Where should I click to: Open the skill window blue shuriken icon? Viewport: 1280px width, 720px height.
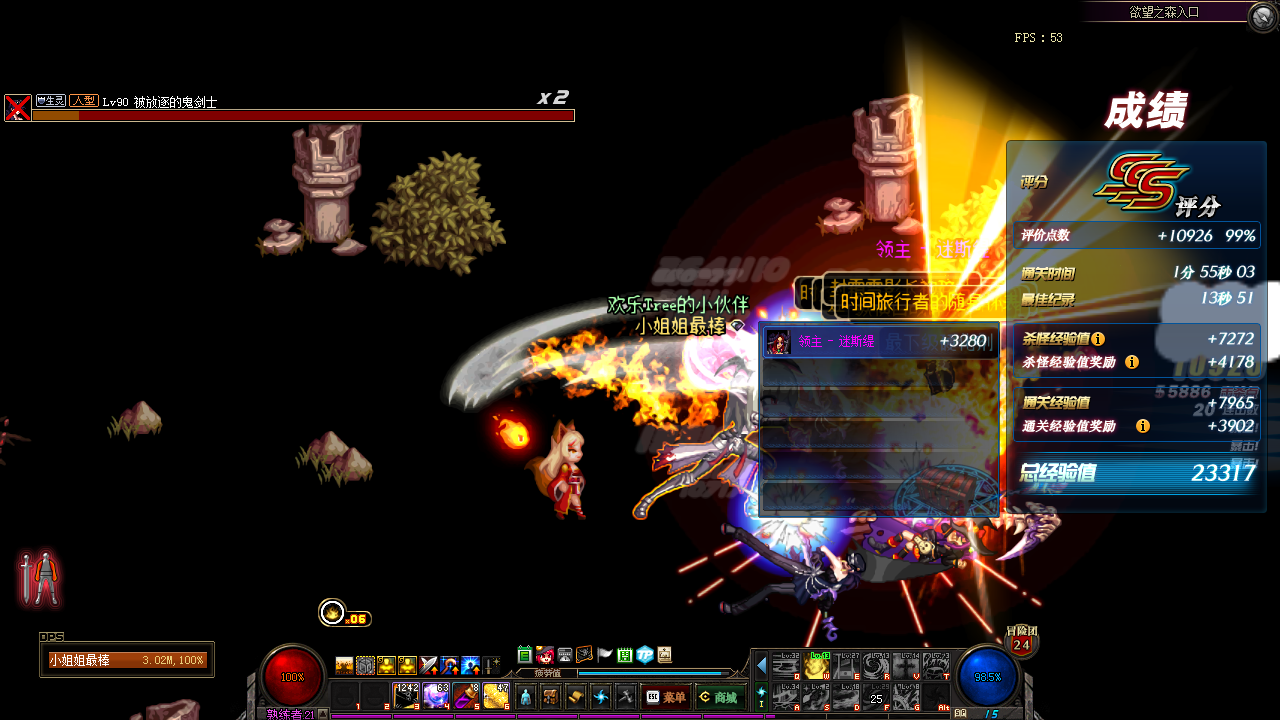tap(601, 697)
